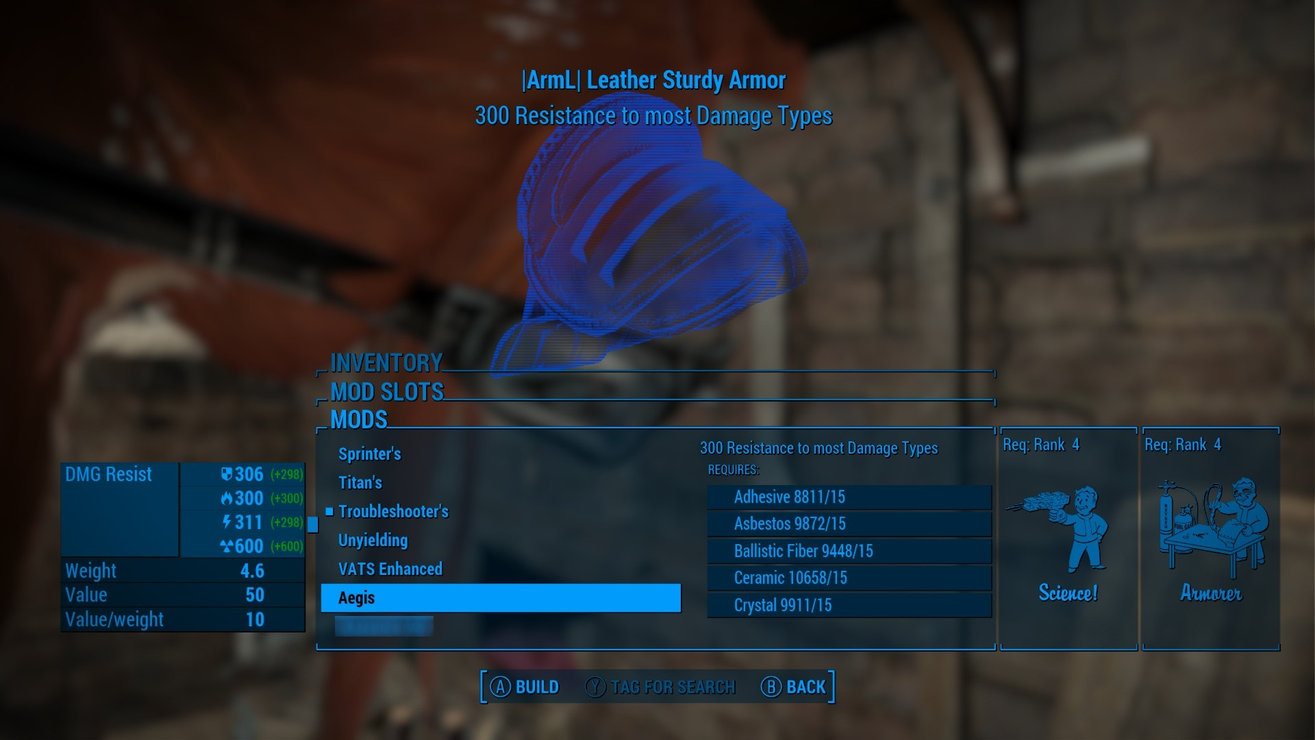Click the Ballistic Fiber requirement row
Screen dimensions: 1315x740
(849, 551)
